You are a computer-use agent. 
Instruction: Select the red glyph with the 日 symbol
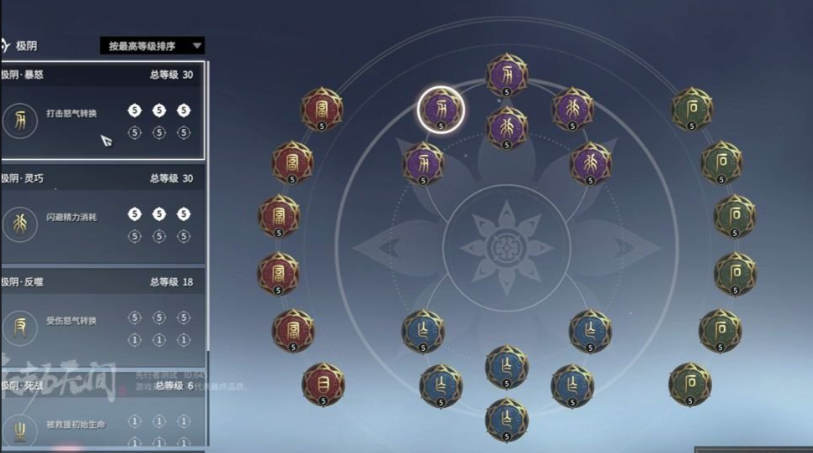tap(322, 381)
